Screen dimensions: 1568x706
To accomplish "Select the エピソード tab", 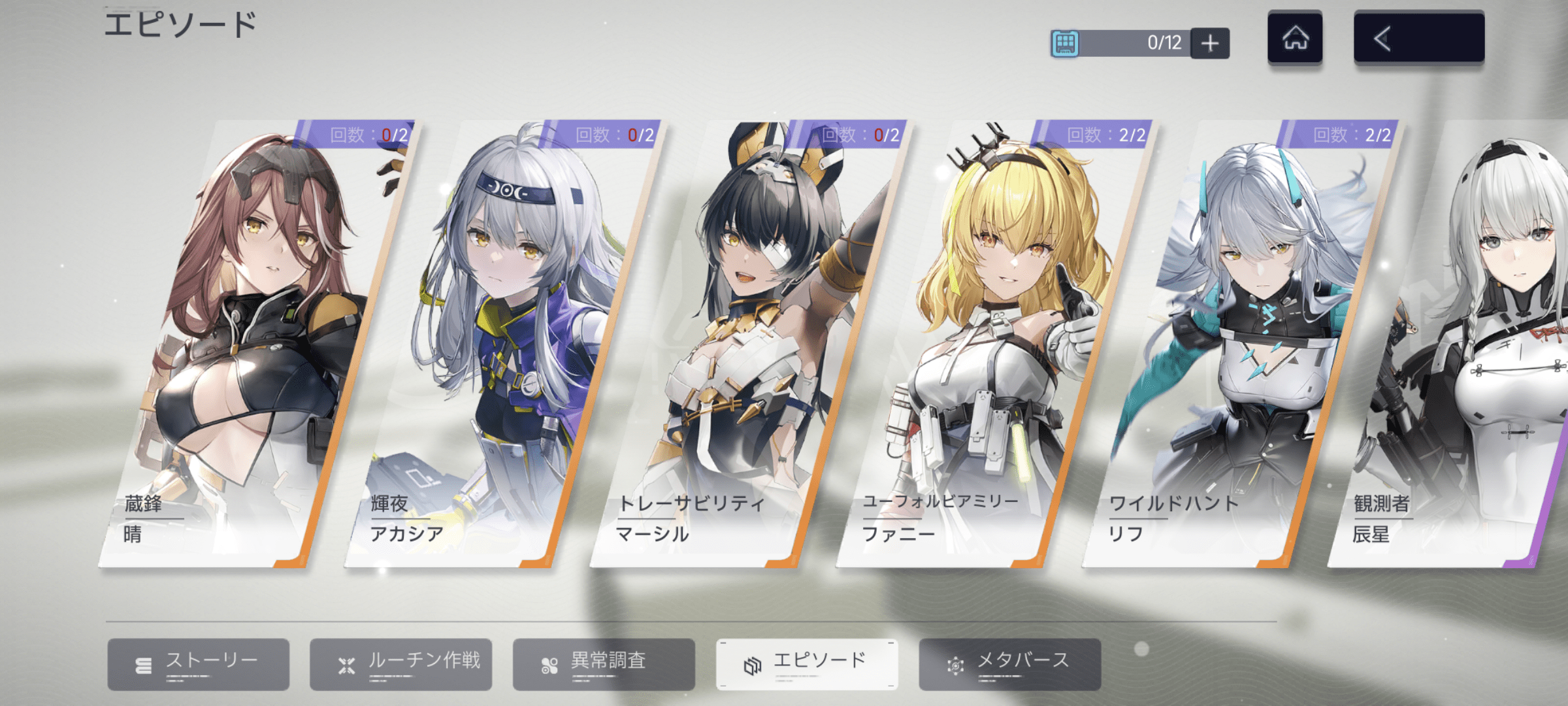I will click(x=807, y=664).
